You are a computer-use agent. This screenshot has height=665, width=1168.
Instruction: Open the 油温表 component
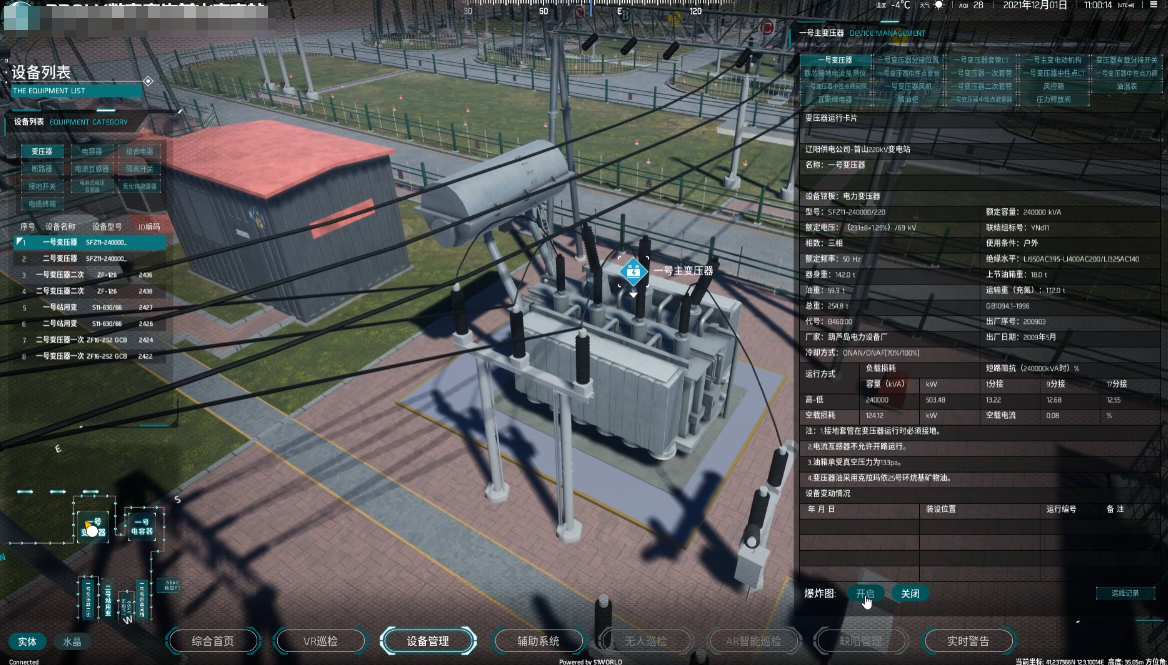click(1127, 87)
